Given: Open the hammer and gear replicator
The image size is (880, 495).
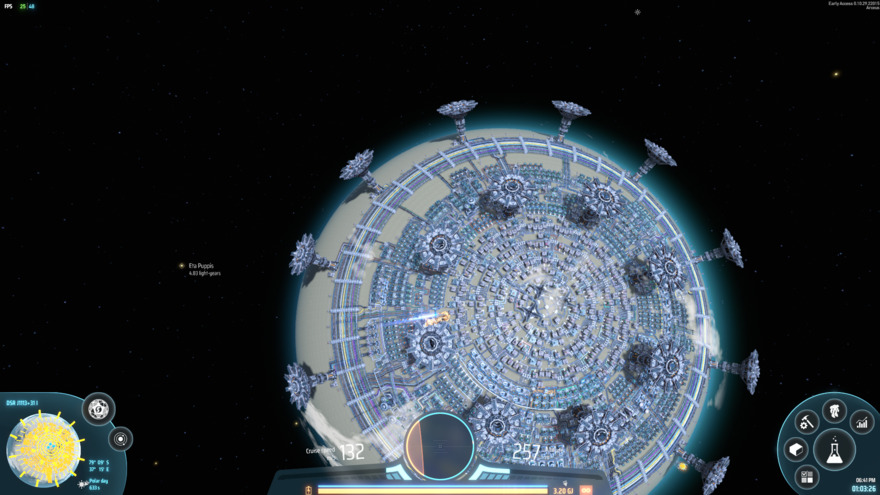Looking at the screenshot, I should 807,423.
